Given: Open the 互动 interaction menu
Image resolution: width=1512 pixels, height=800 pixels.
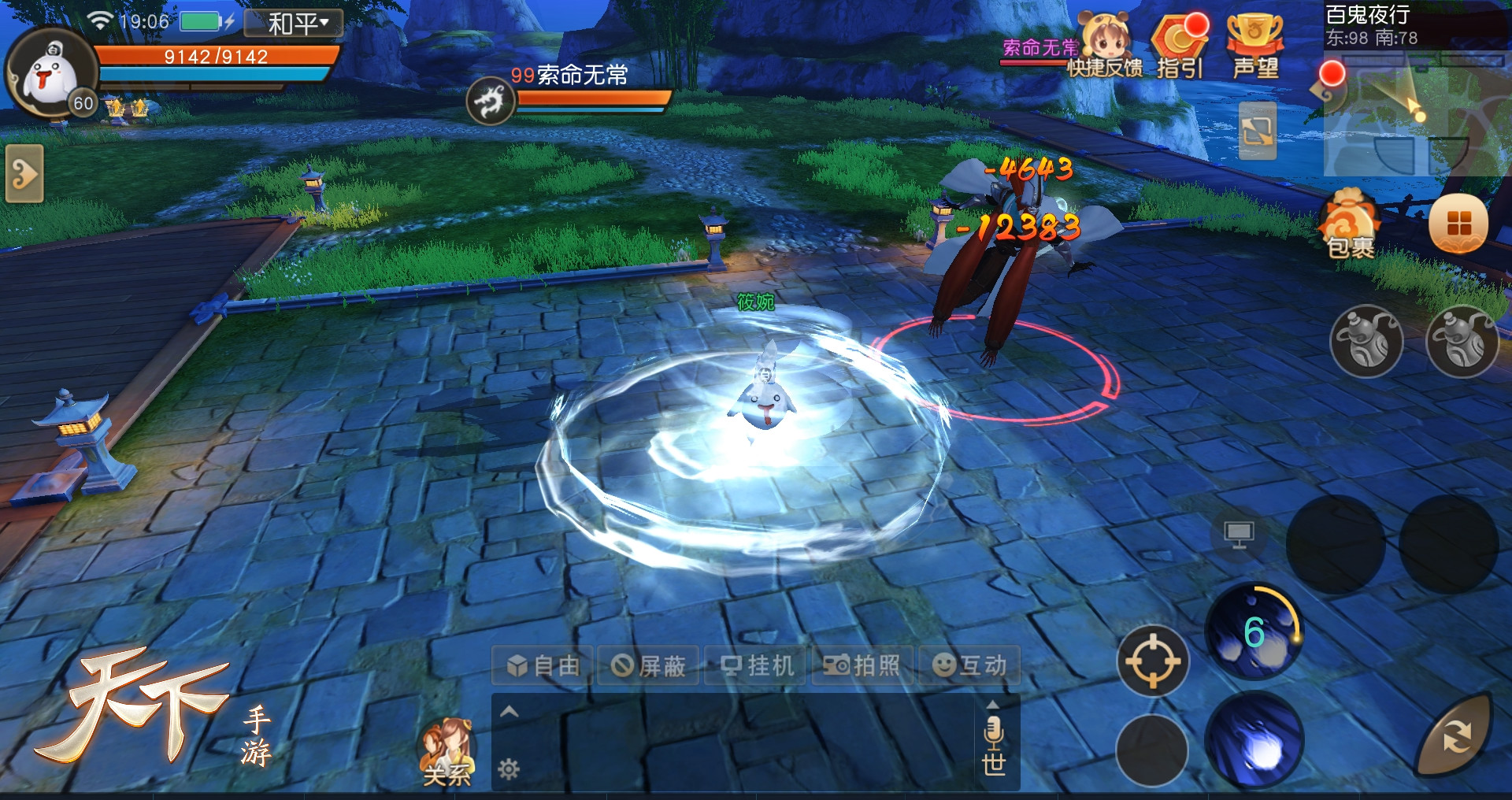Looking at the screenshot, I should pyautogui.click(x=969, y=666).
